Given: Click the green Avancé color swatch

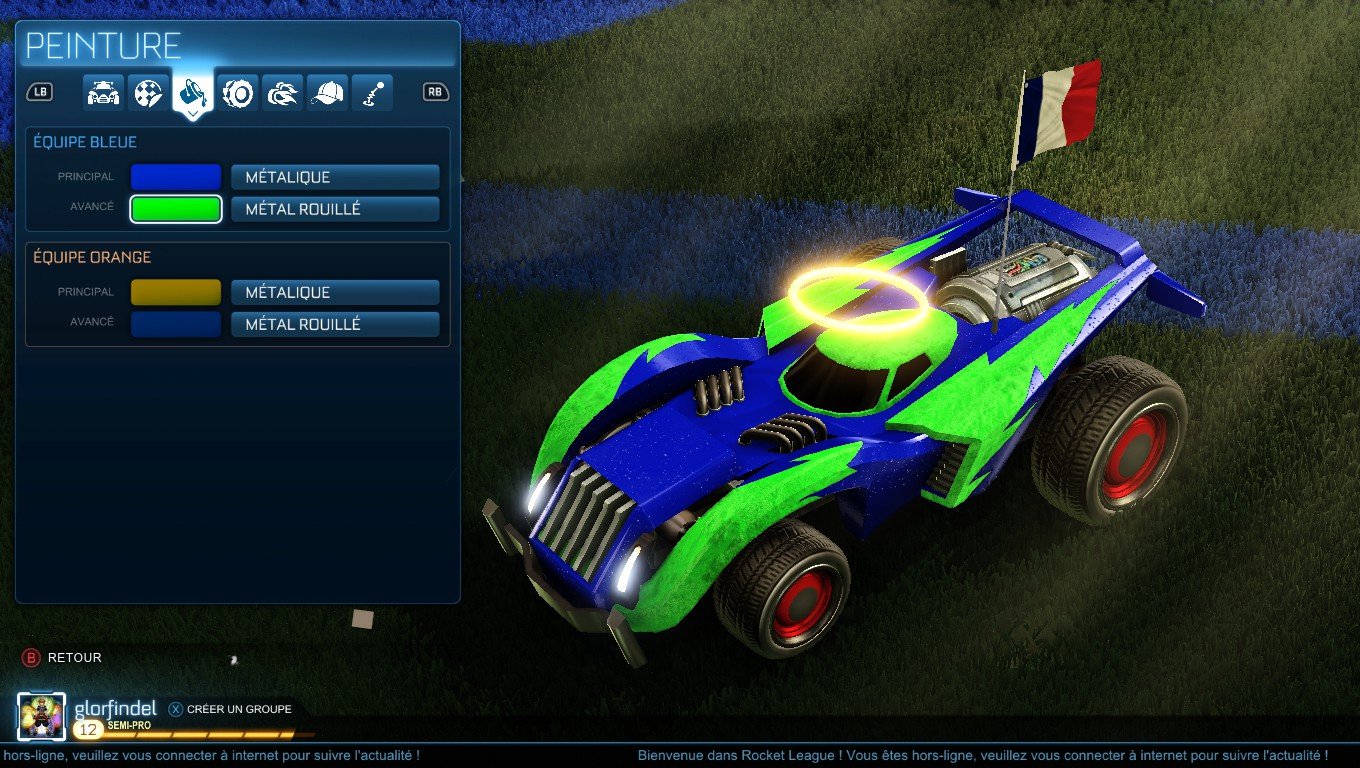Looking at the screenshot, I should (176, 208).
